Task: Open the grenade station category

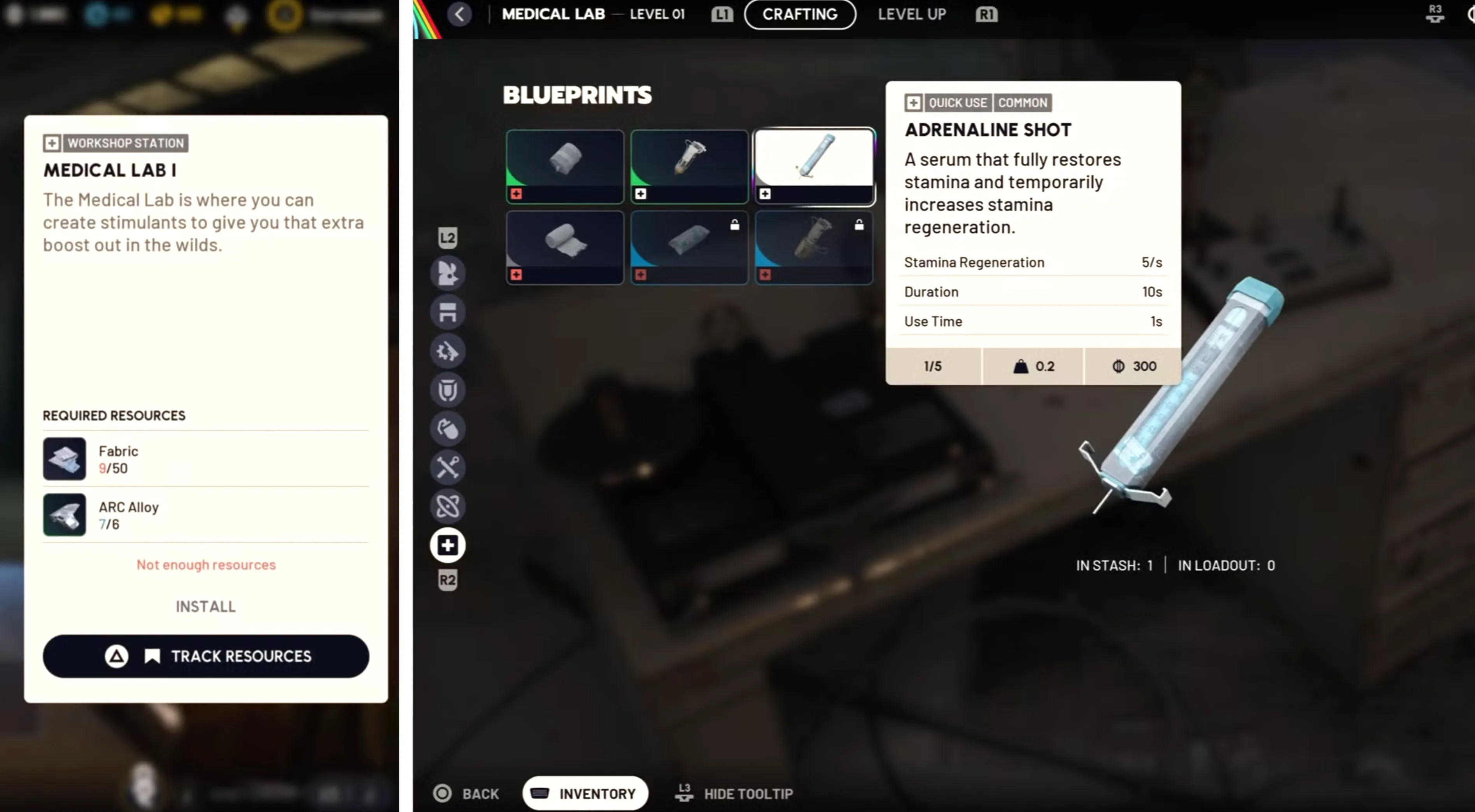Action: coord(448,429)
